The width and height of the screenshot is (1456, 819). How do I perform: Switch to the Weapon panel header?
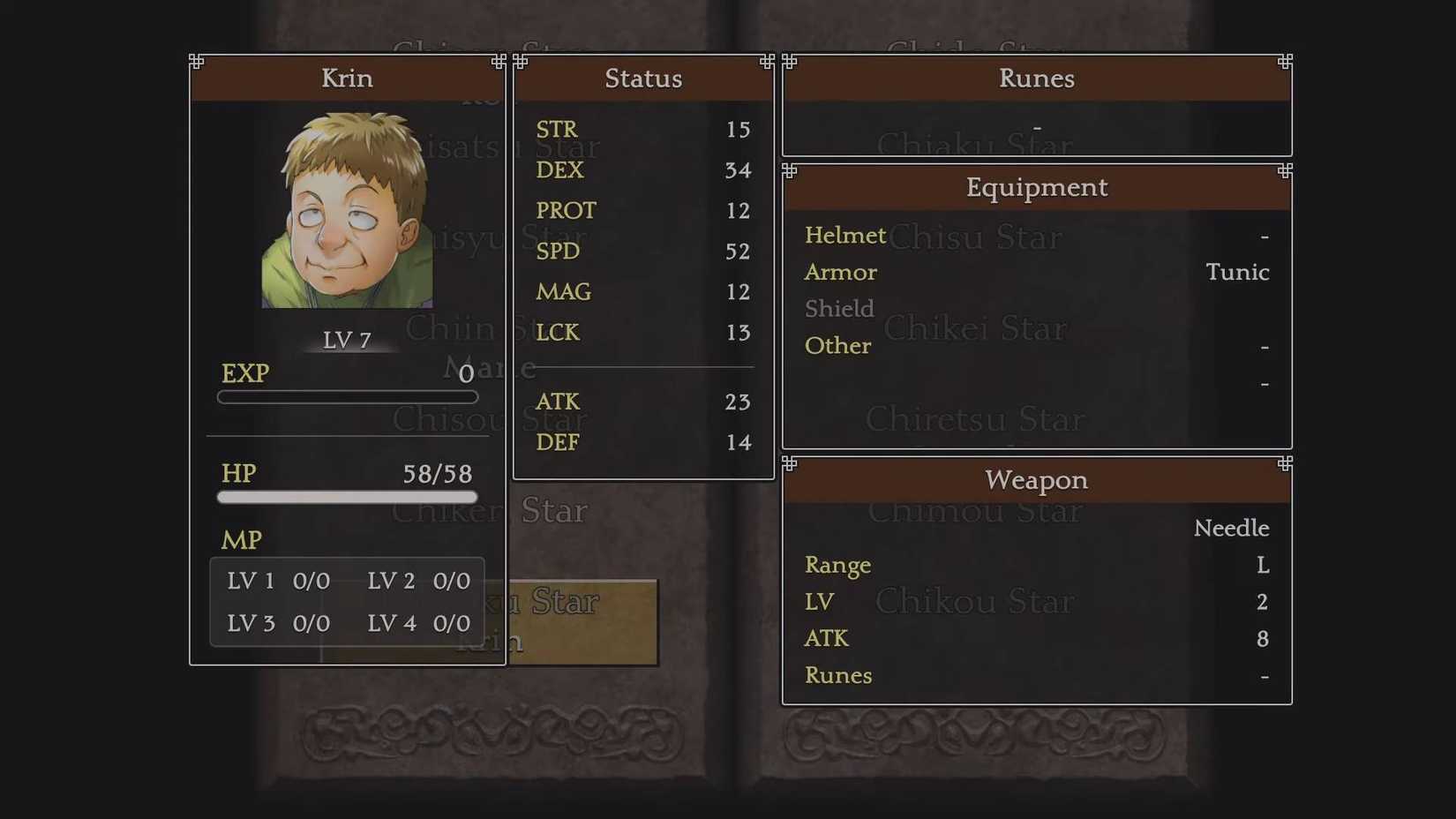[1036, 480]
